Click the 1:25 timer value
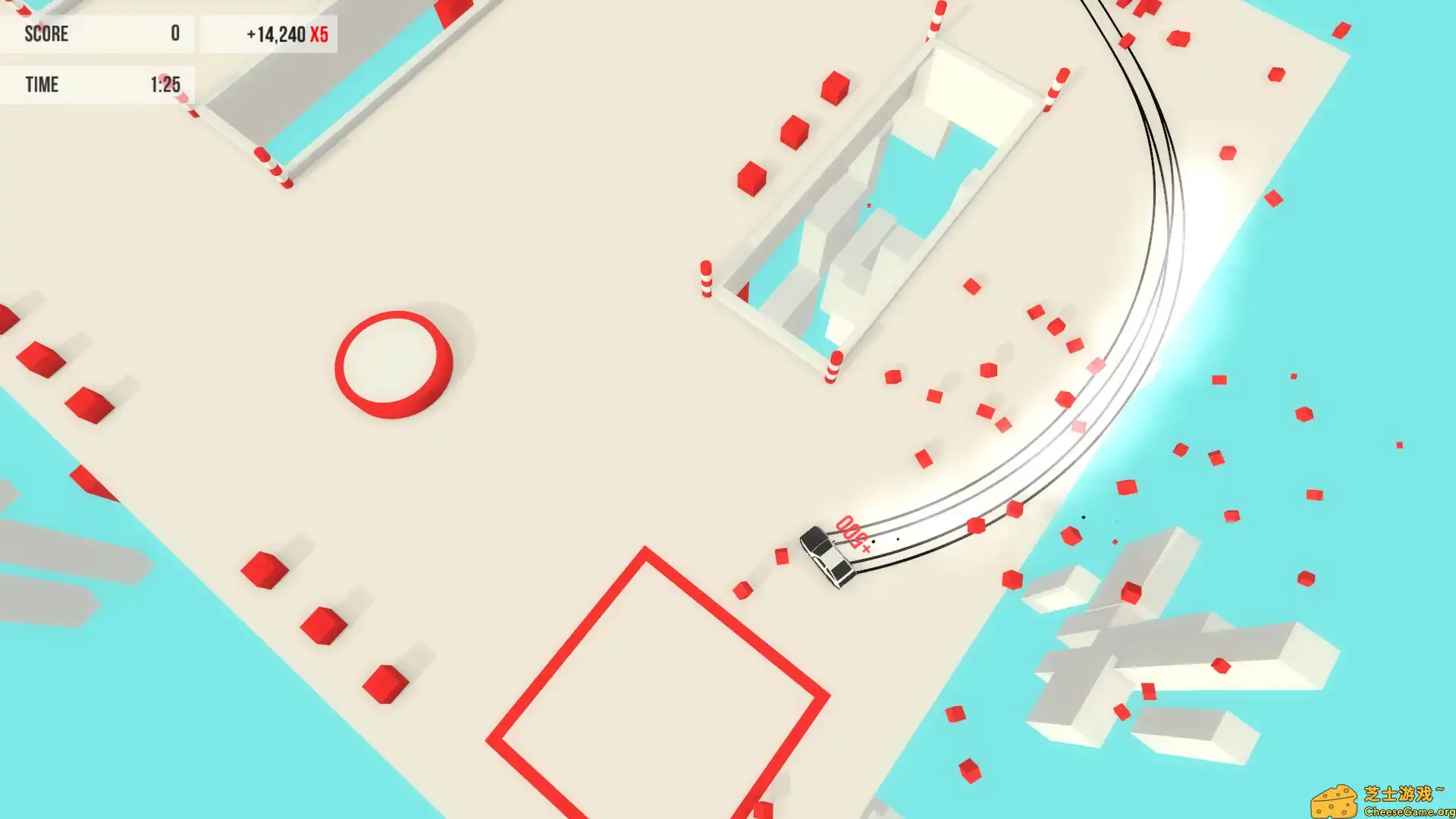 (168, 84)
